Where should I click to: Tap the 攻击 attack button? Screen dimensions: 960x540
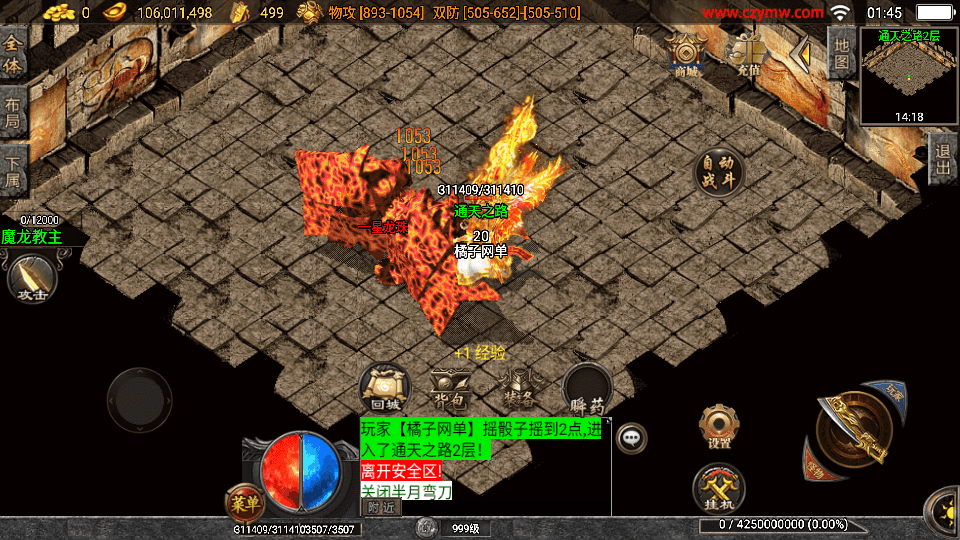(29, 277)
